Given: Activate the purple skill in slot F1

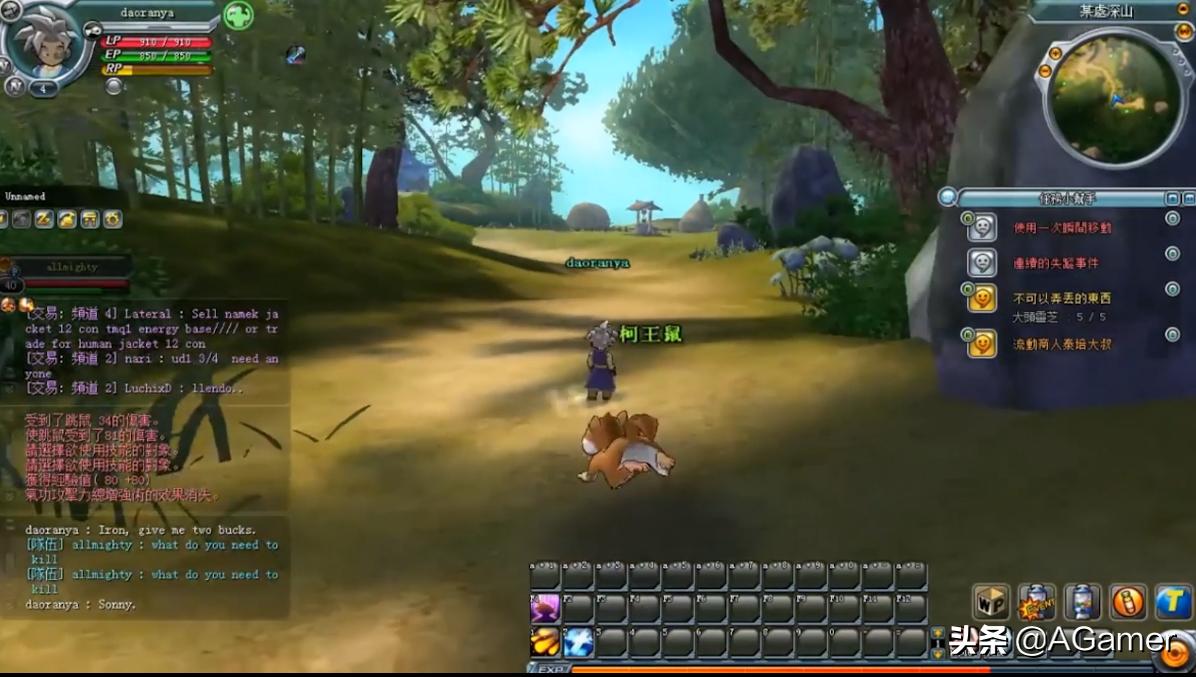Looking at the screenshot, I should coord(545,608).
